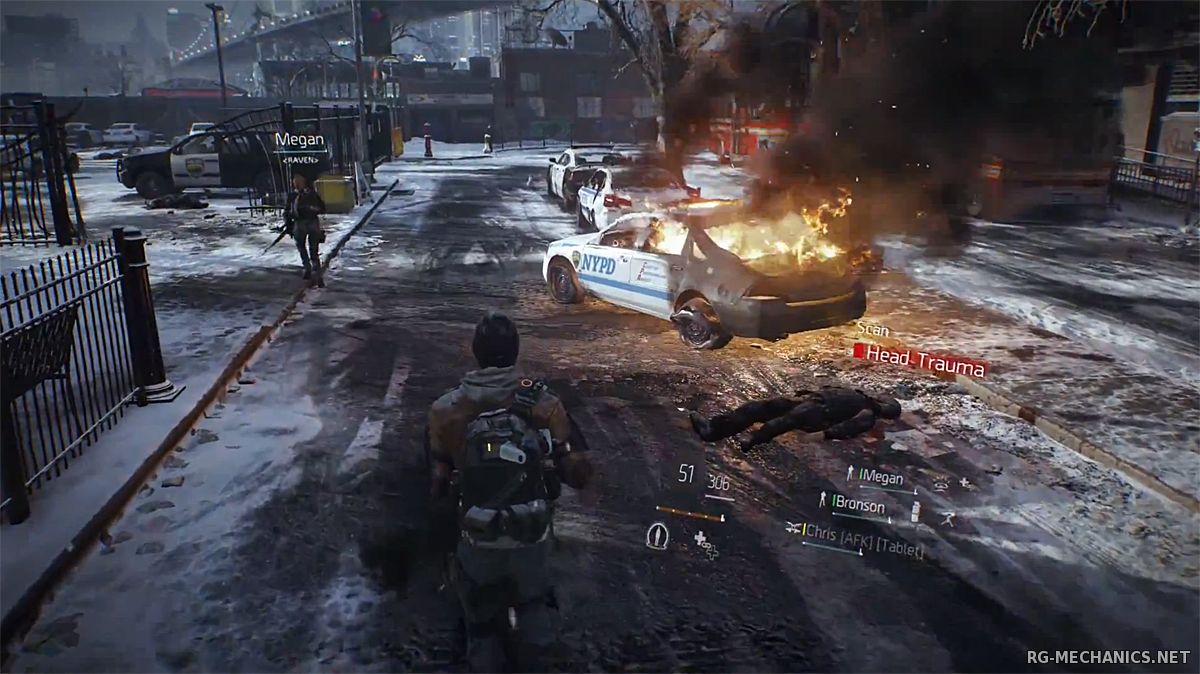Click the Megan nameplate above the teammate
Screen dimensions: 1200x674
click(x=298, y=141)
